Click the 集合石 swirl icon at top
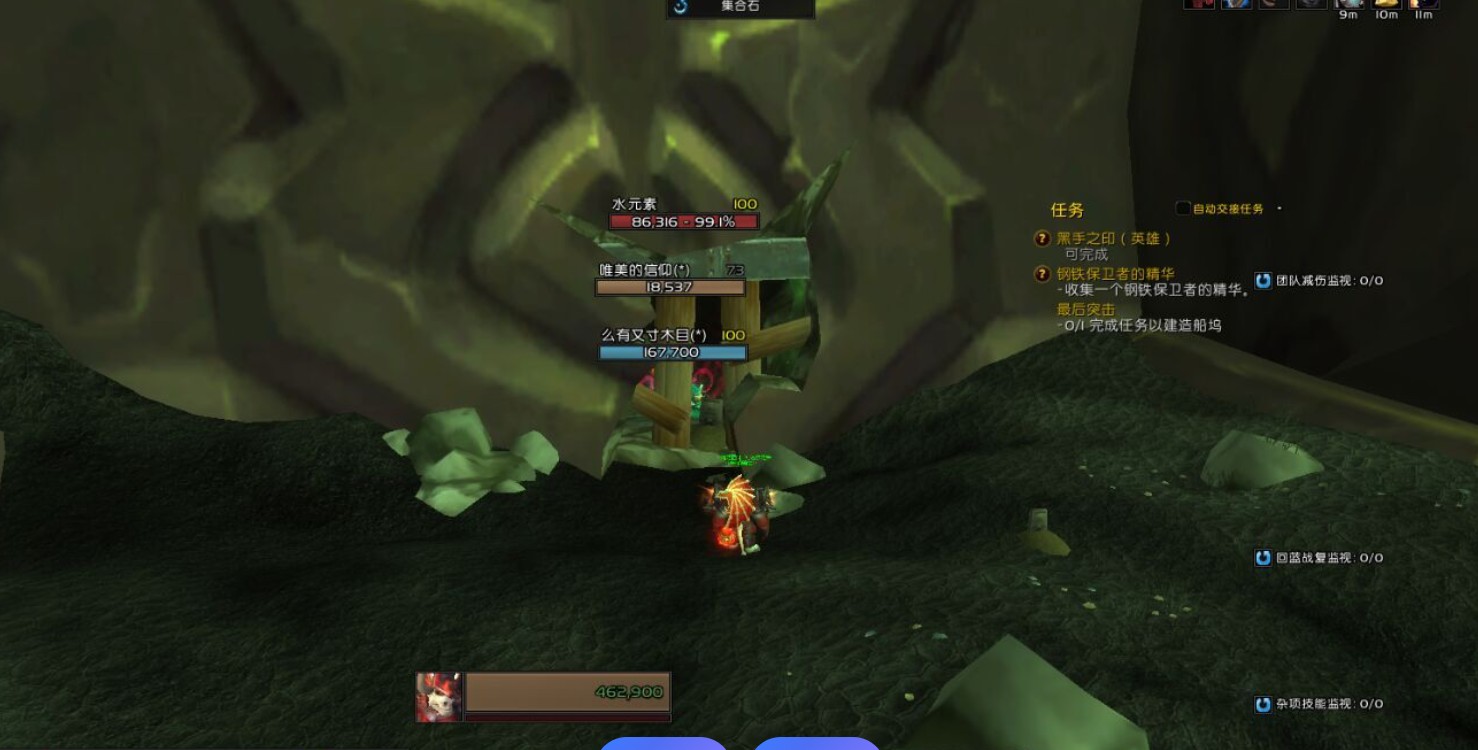Image resolution: width=1478 pixels, height=750 pixels. tap(678, 8)
